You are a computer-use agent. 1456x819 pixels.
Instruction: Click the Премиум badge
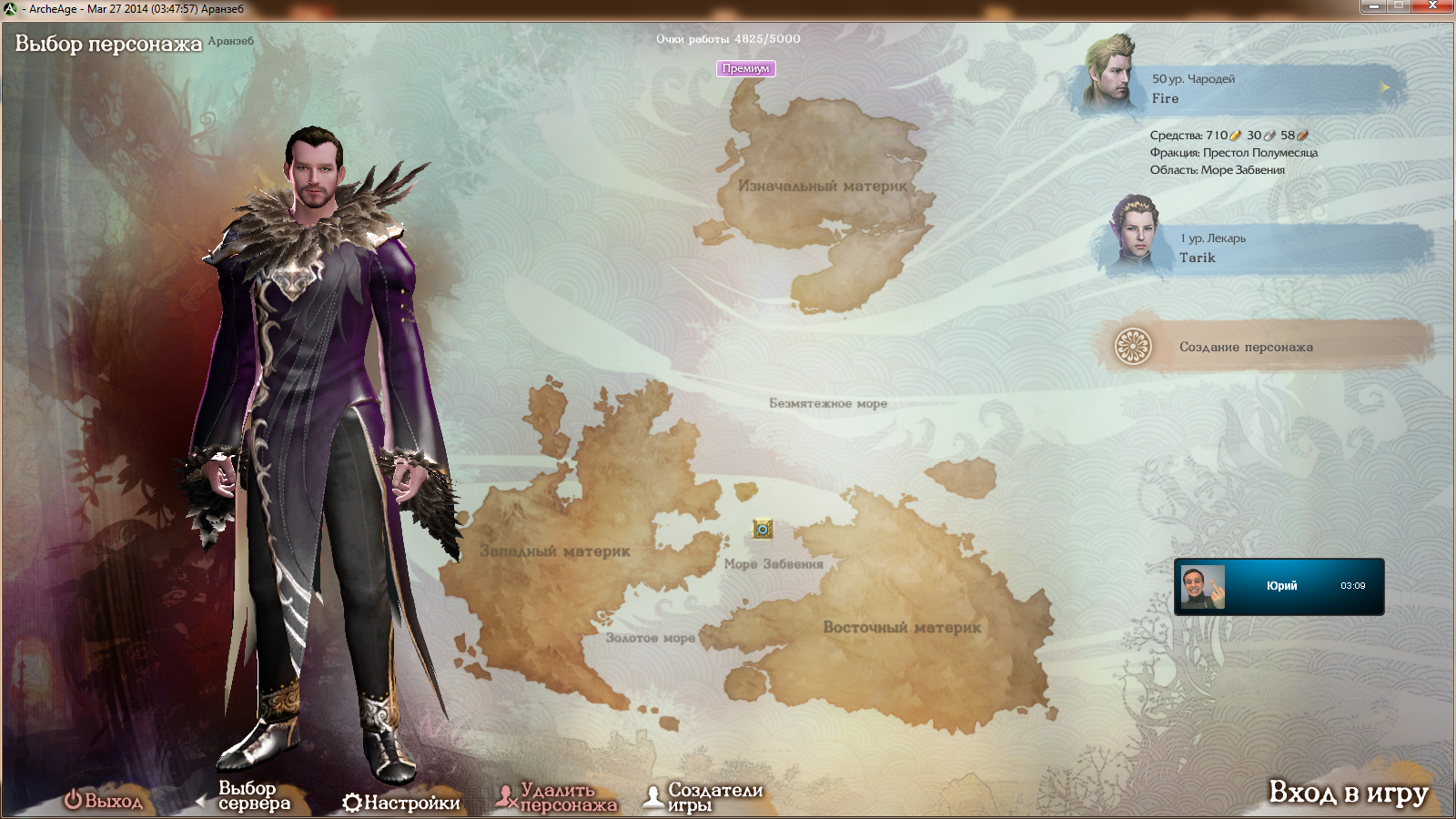point(745,68)
